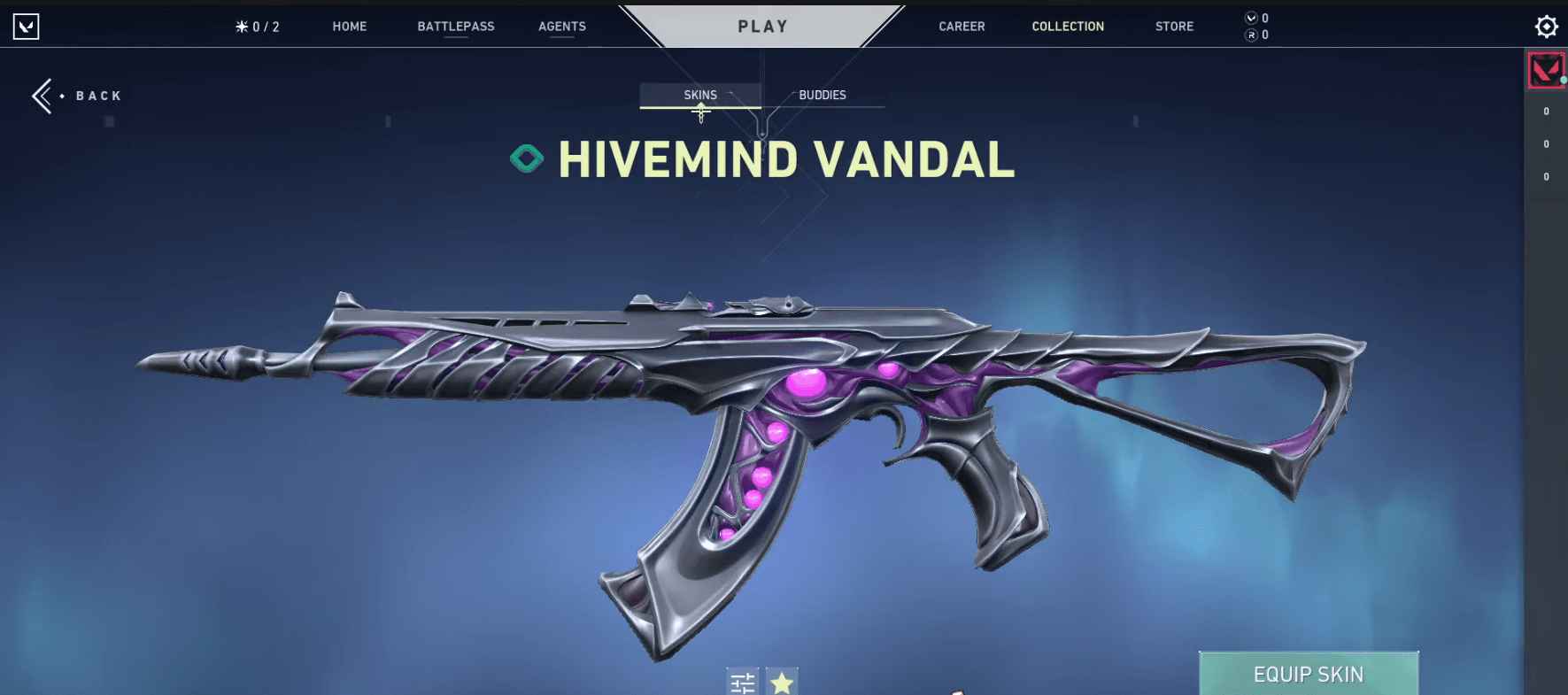Screen dimensions: 1568x695
Task: Open the filter sliders below the weapon
Action: (743, 682)
